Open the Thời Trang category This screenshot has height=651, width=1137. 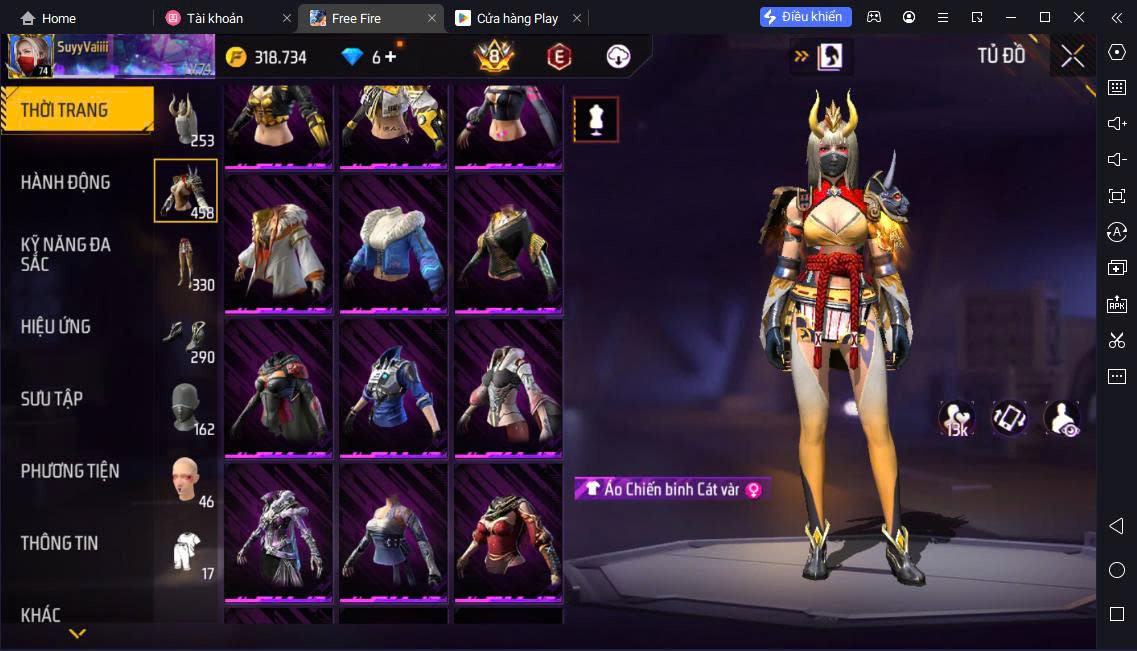pyautogui.click(x=65, y=110)
